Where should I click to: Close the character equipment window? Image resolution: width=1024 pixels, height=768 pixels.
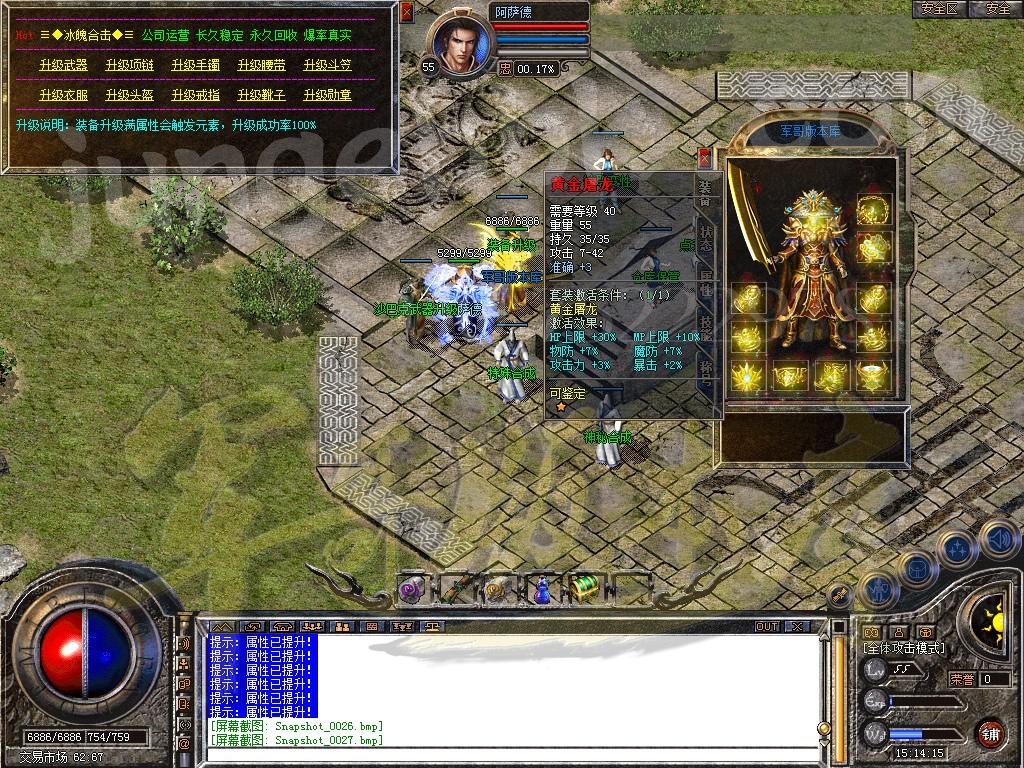coord(704,157)
